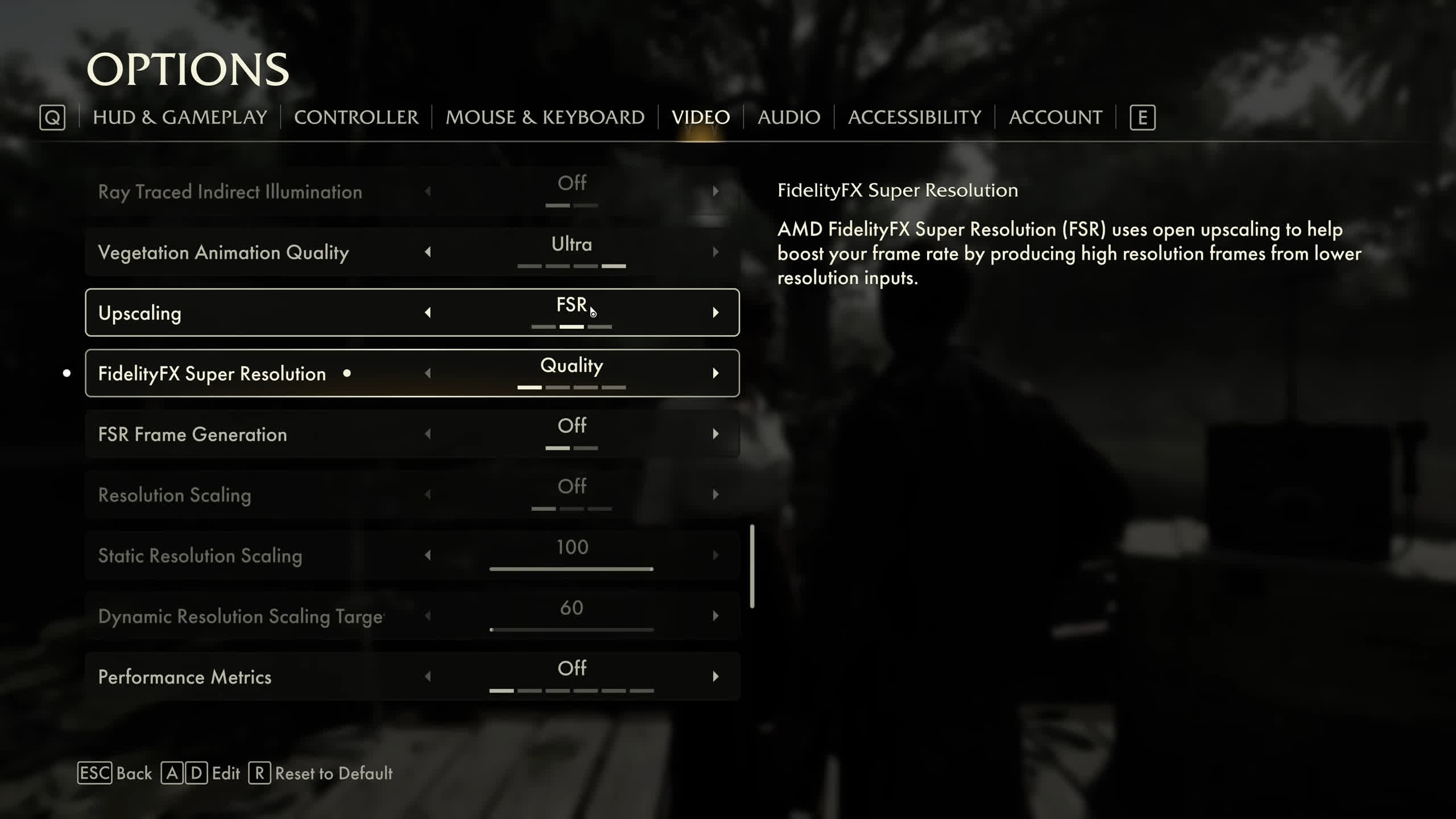1456x819 pixels.
Task: Select the Mouse & Keyboard tab
Action: click(545, 117)
